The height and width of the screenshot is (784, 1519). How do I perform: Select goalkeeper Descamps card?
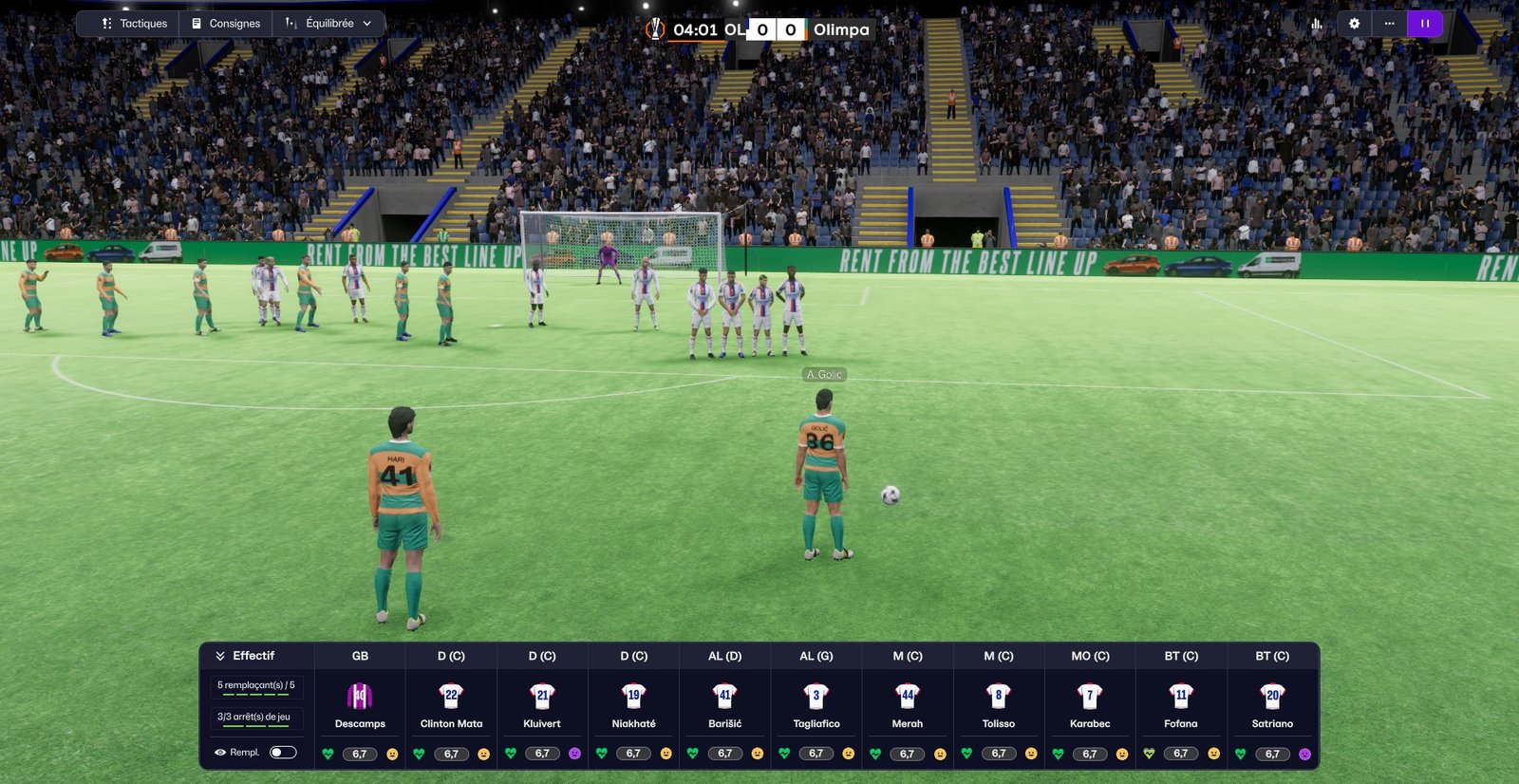(360, 705)
